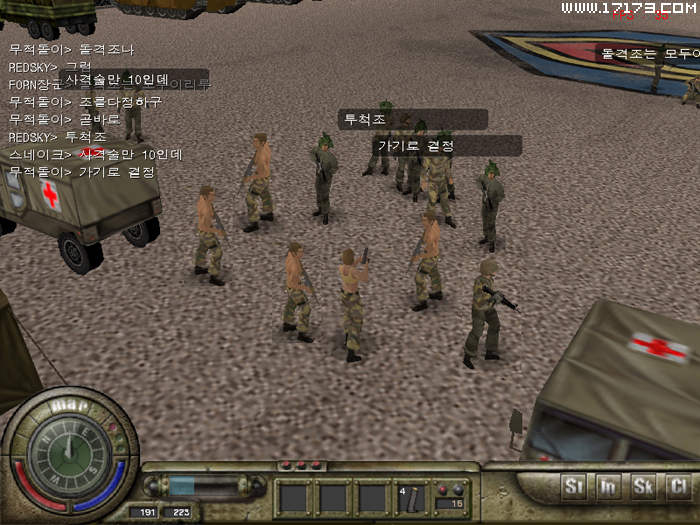Open the map label above the compass
Screen dimensions: 700x525
point(68,405)
